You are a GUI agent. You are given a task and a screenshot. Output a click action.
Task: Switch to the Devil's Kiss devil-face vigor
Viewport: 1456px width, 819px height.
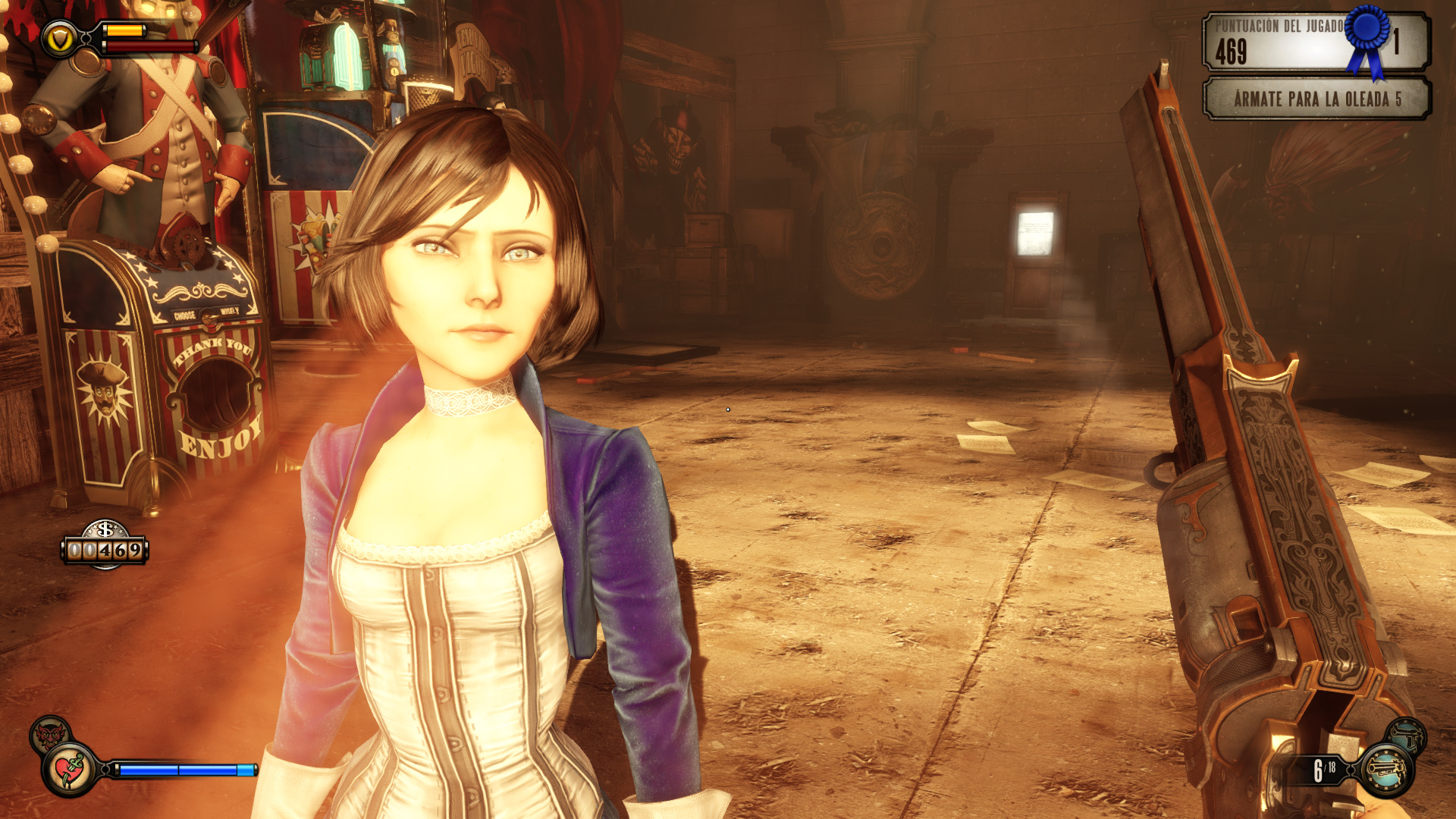pyautogui.click(x=49, y=733)
